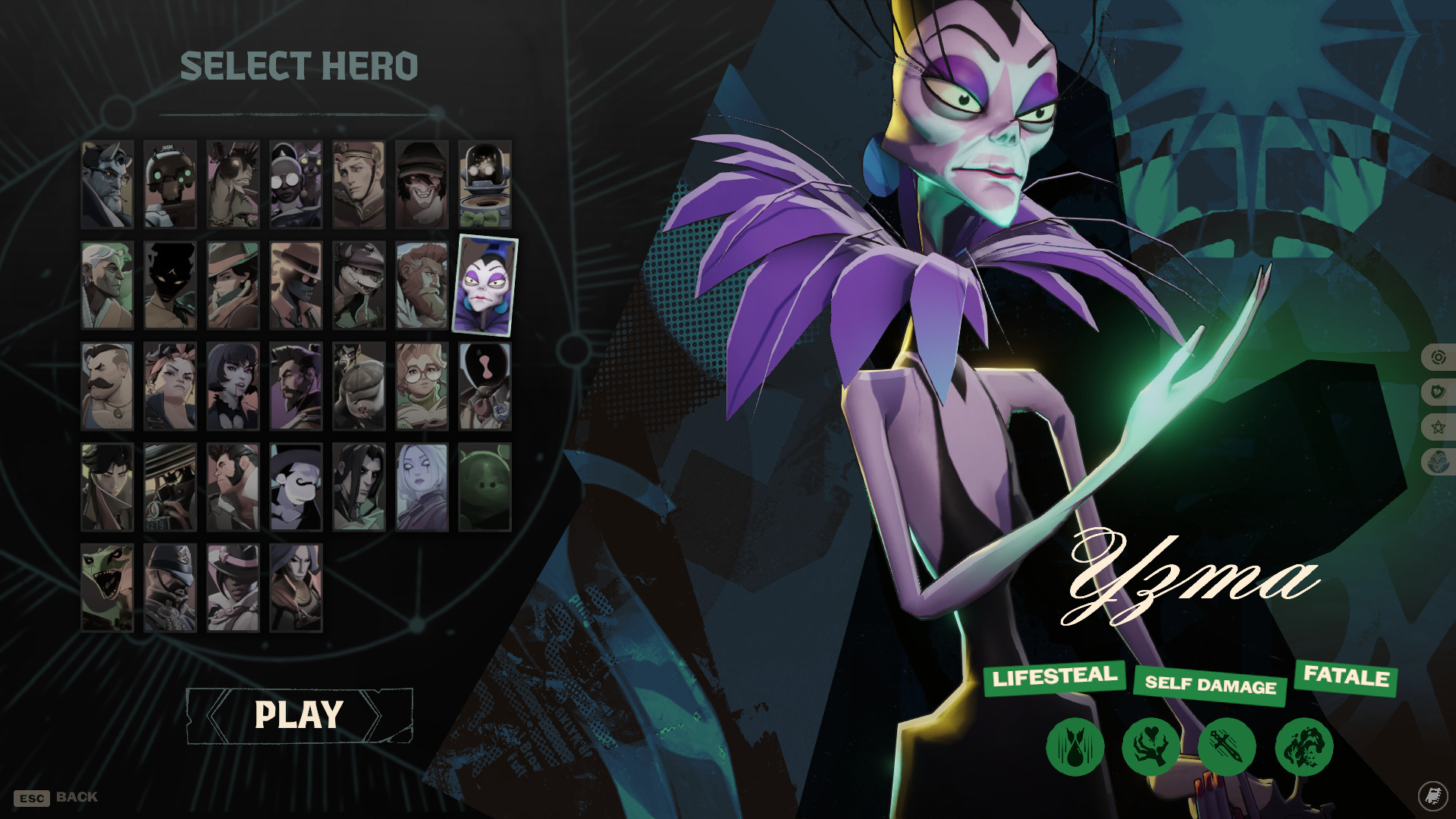Select the green alien blob hero portrait
Screen dimensions: 1456x819
click(484, 489)
